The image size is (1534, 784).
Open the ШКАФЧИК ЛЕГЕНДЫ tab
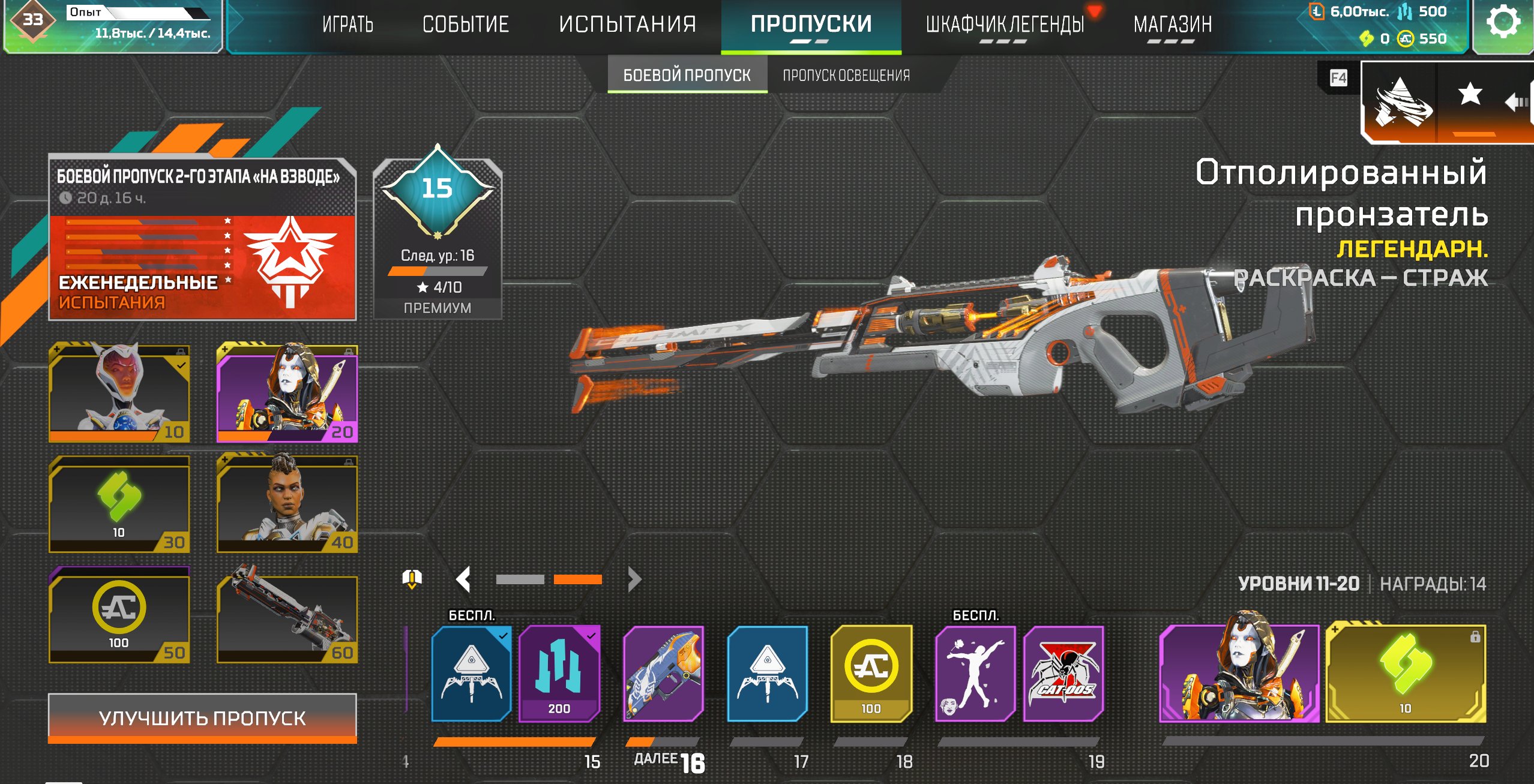coord(1005,25)
